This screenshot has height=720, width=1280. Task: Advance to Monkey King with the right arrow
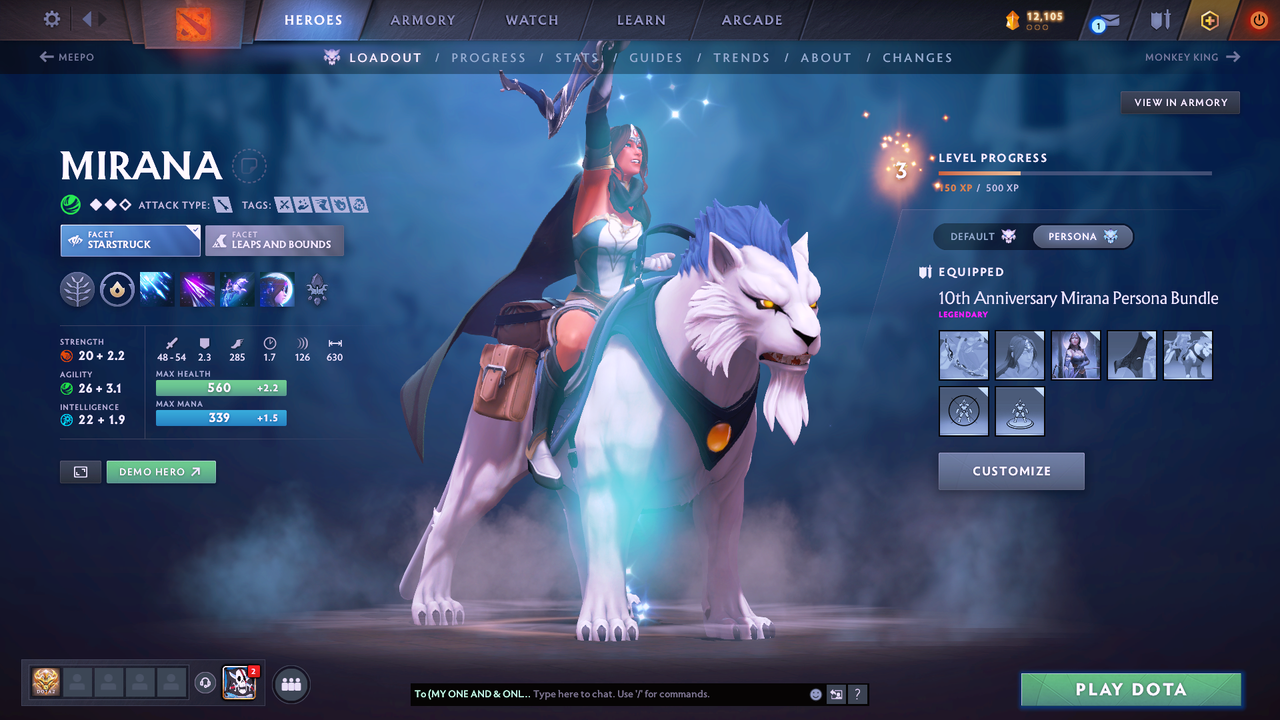[x=1231, y=57]
